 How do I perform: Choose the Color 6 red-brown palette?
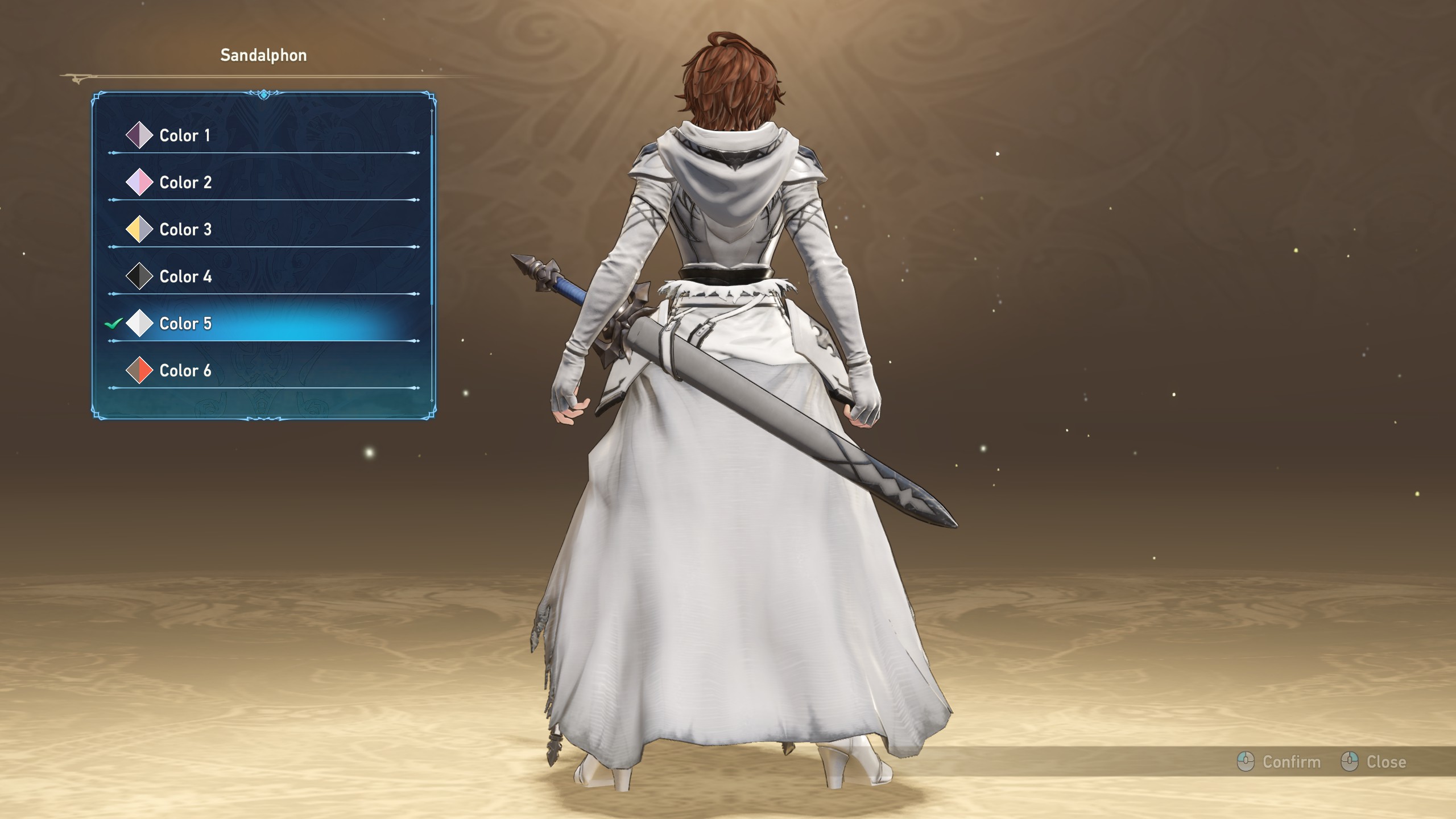point(185,371)
